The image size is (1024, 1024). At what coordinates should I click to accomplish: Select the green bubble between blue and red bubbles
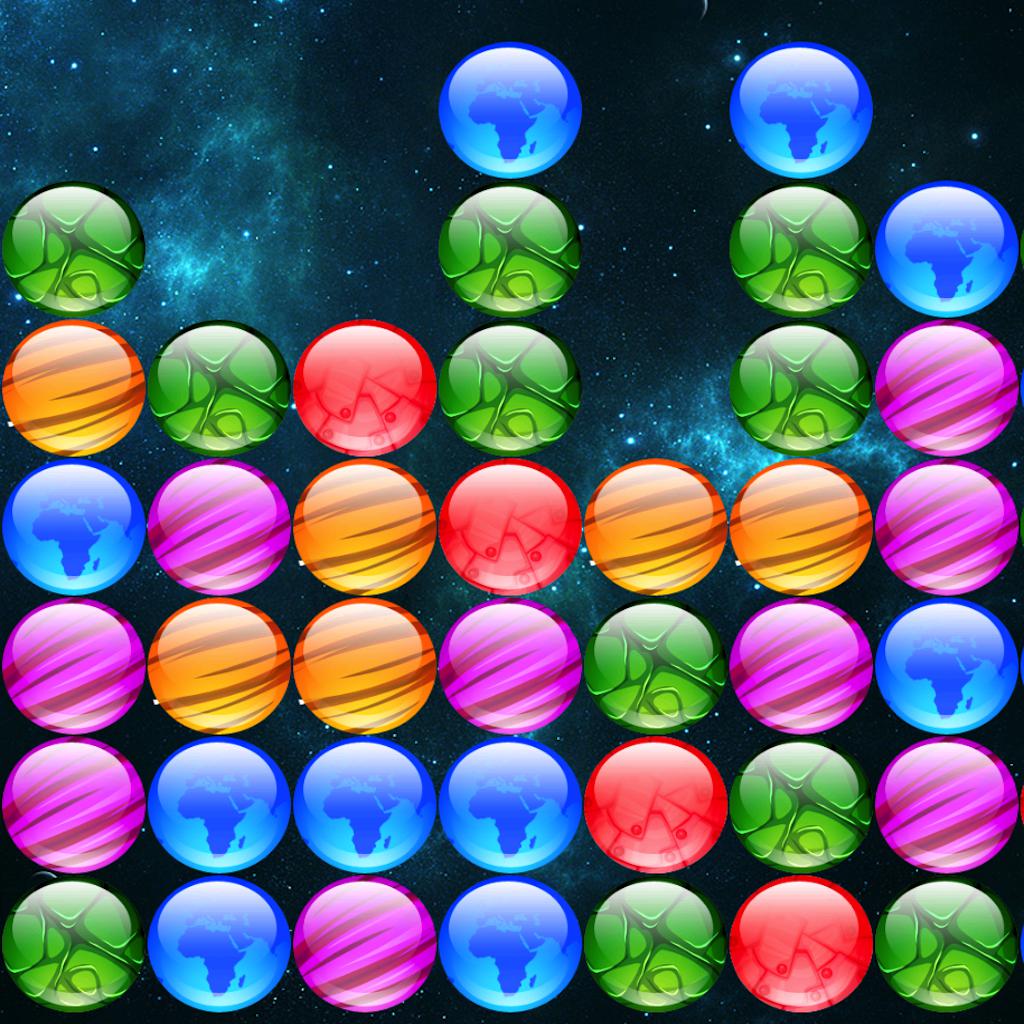(655, 944)
